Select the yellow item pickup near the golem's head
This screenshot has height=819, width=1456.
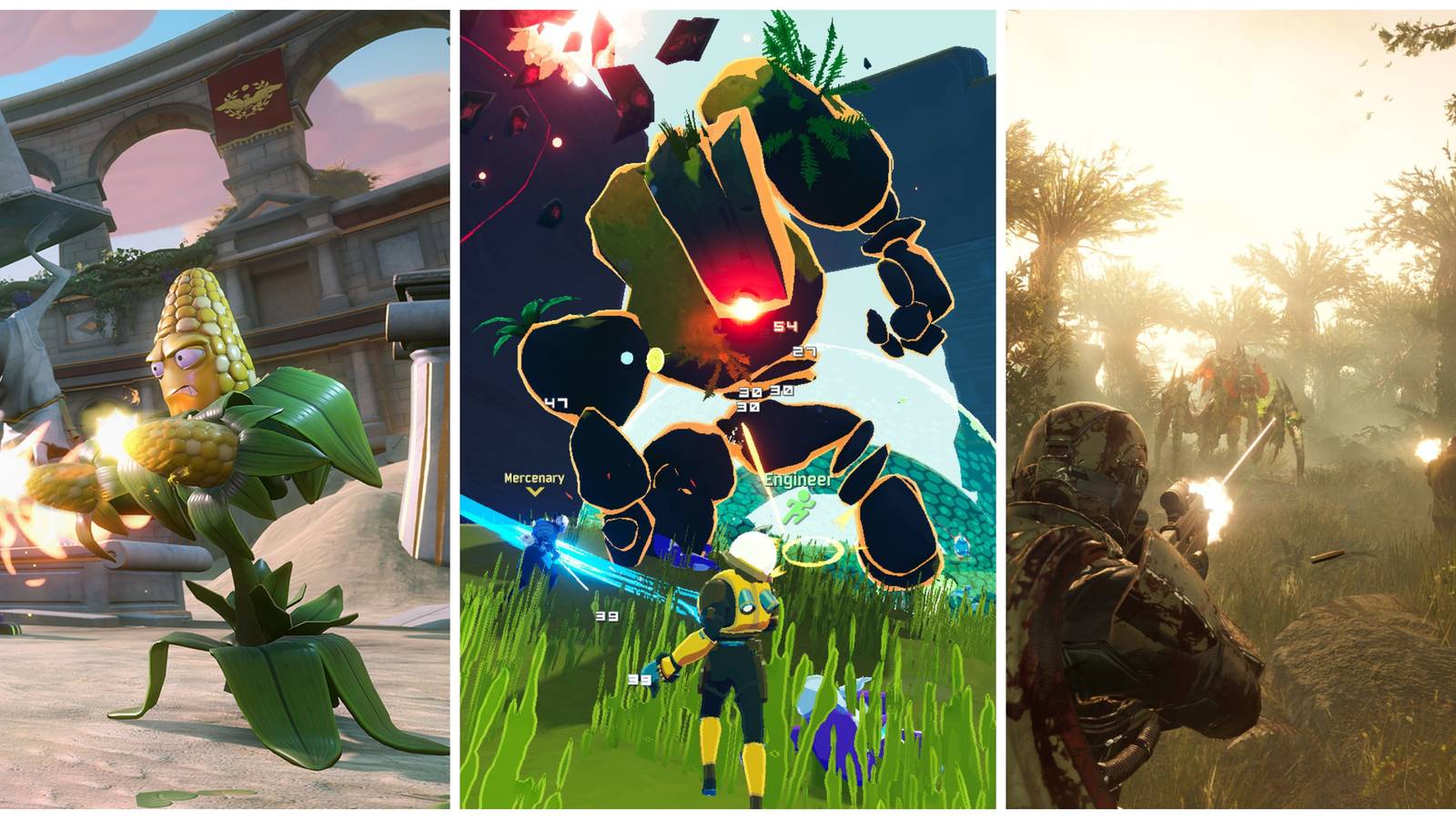point(656,360)
